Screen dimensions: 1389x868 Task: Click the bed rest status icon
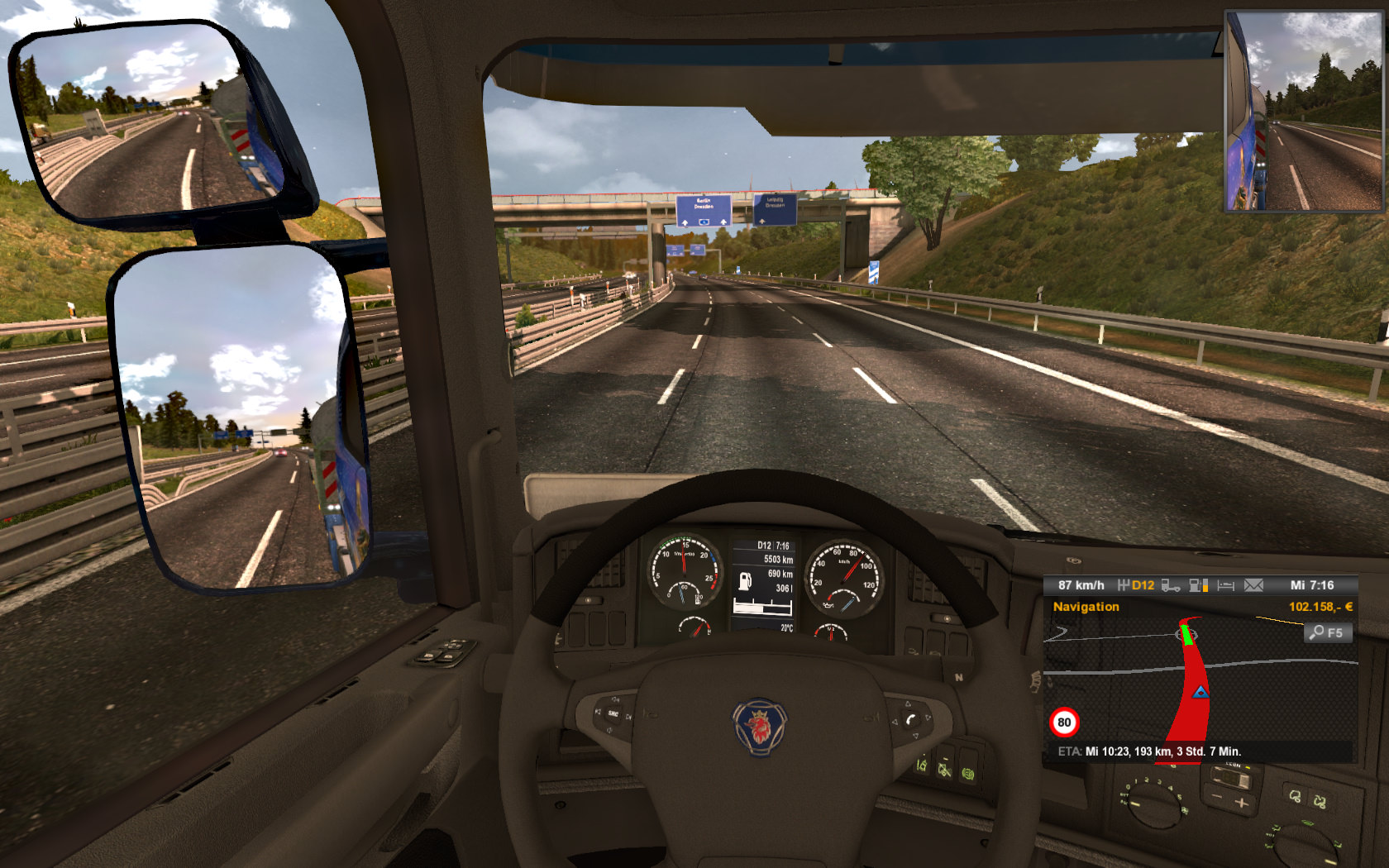(1225, 585)
